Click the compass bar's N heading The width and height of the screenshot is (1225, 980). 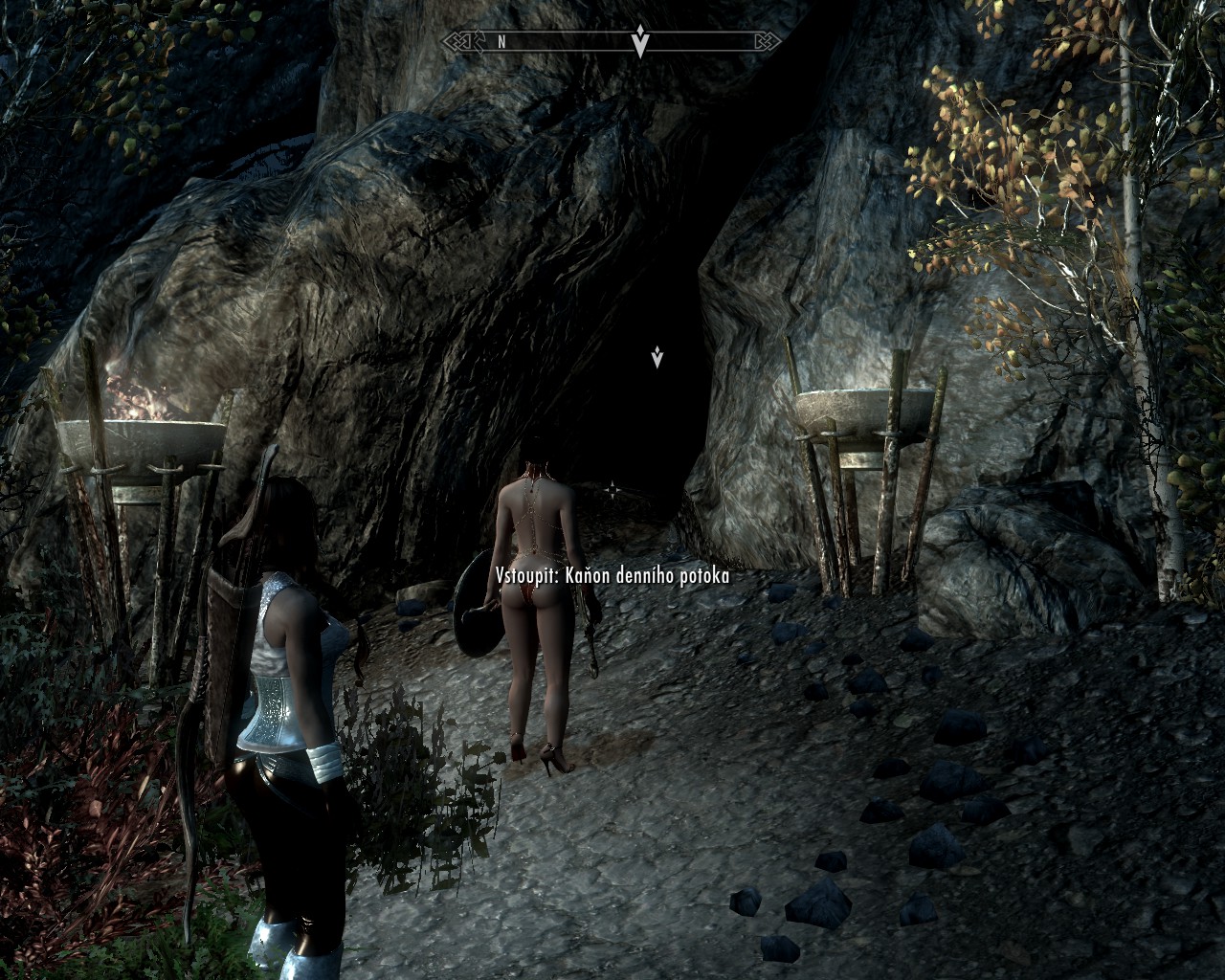501,42
